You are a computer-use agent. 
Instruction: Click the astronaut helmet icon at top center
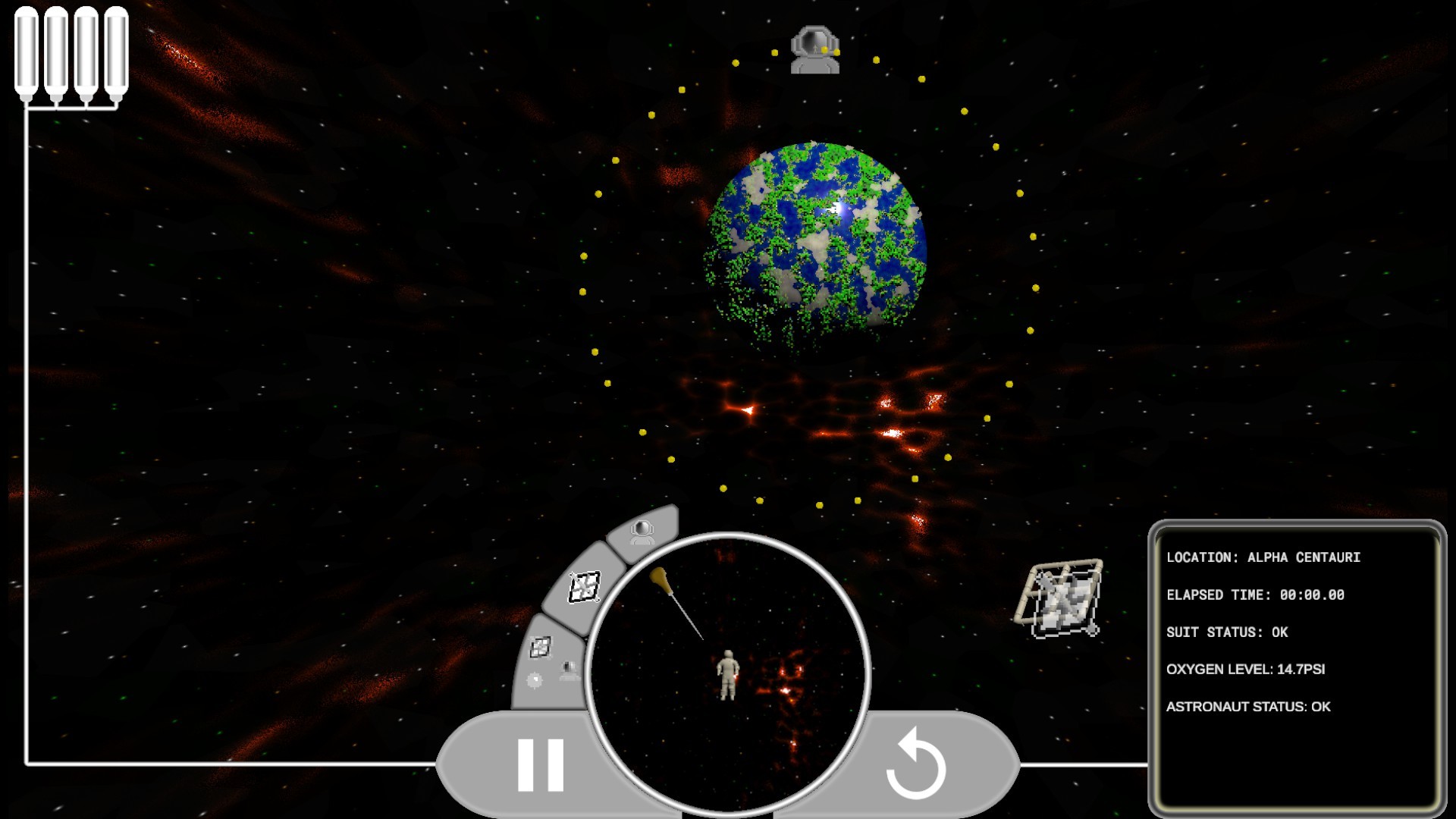(x=815, y=49)
